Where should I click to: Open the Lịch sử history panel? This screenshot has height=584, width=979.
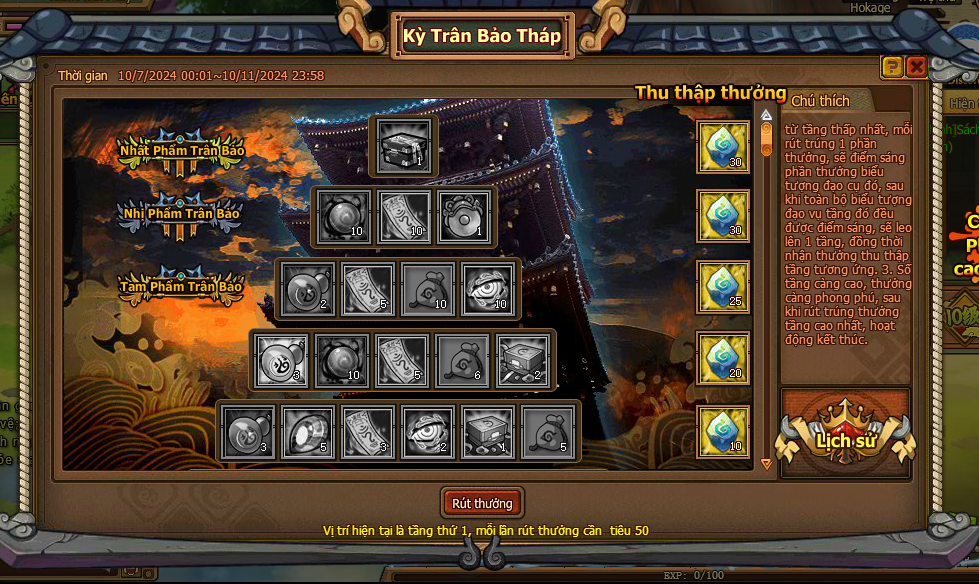[x=846, y=439]
